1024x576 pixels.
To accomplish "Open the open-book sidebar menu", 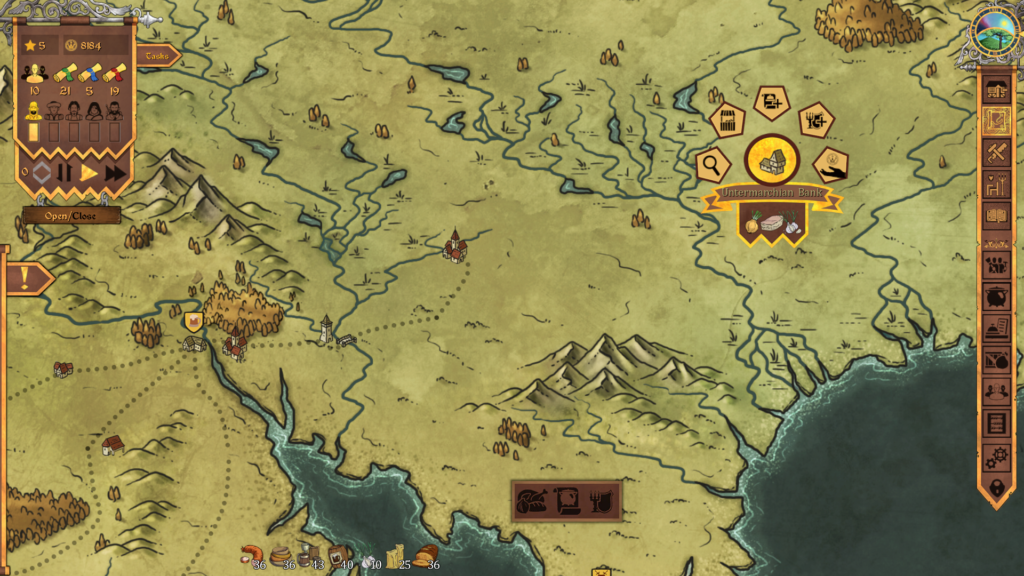I will pyautogui.click(x=996, y=215).
